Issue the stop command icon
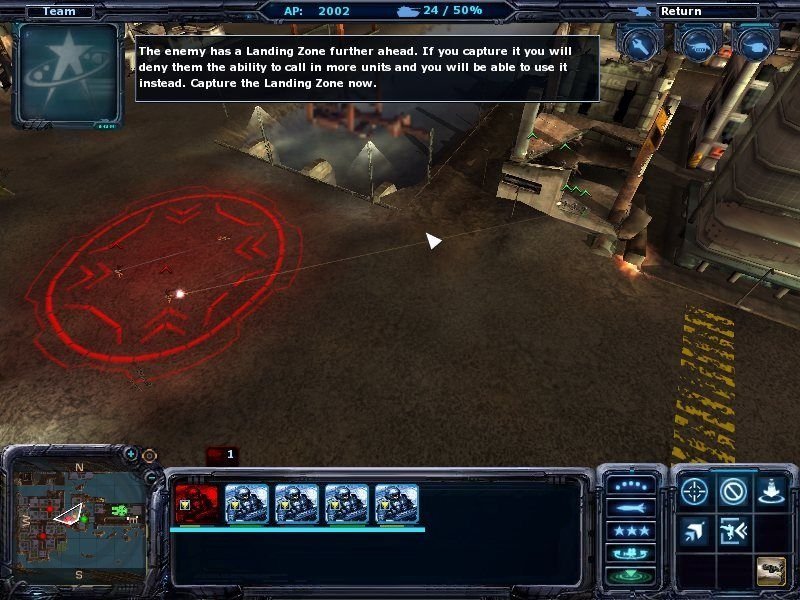The image size is (800, 600). pyautogui.click(x=733, y=491)
